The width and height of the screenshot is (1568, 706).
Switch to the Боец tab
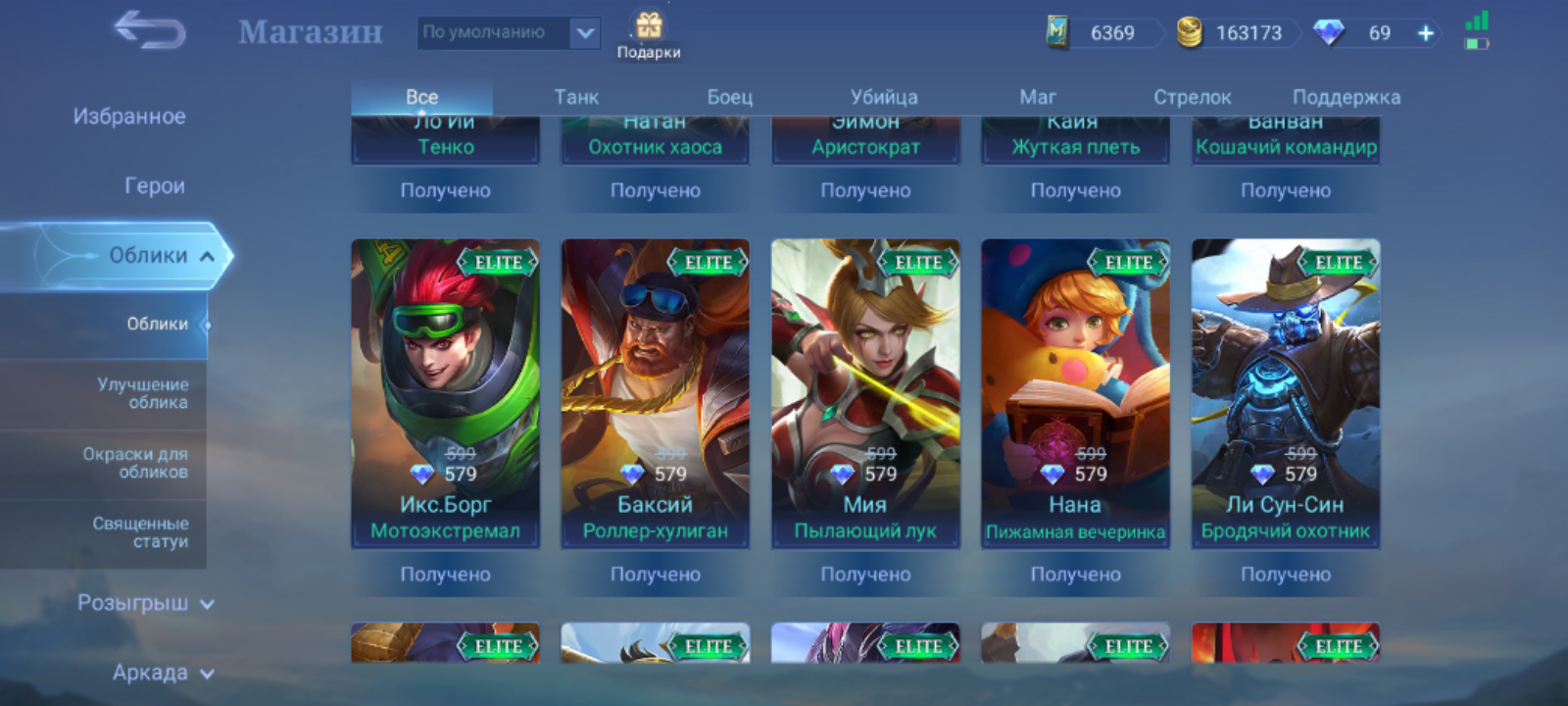tap(730, 97)
